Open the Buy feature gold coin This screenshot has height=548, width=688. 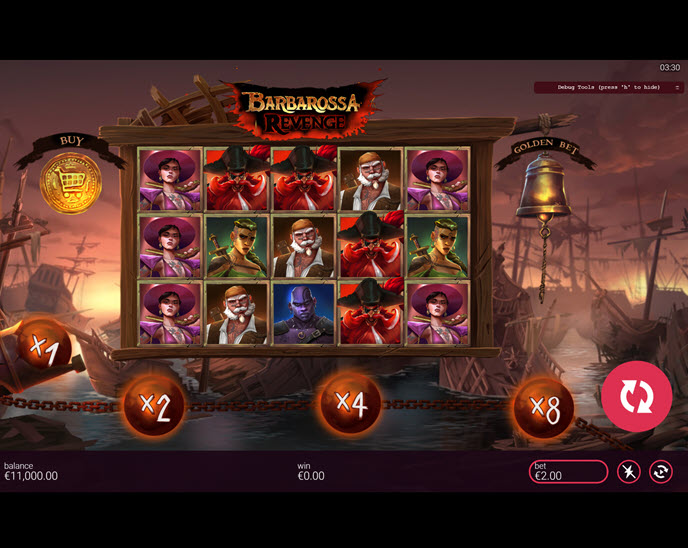70,185
